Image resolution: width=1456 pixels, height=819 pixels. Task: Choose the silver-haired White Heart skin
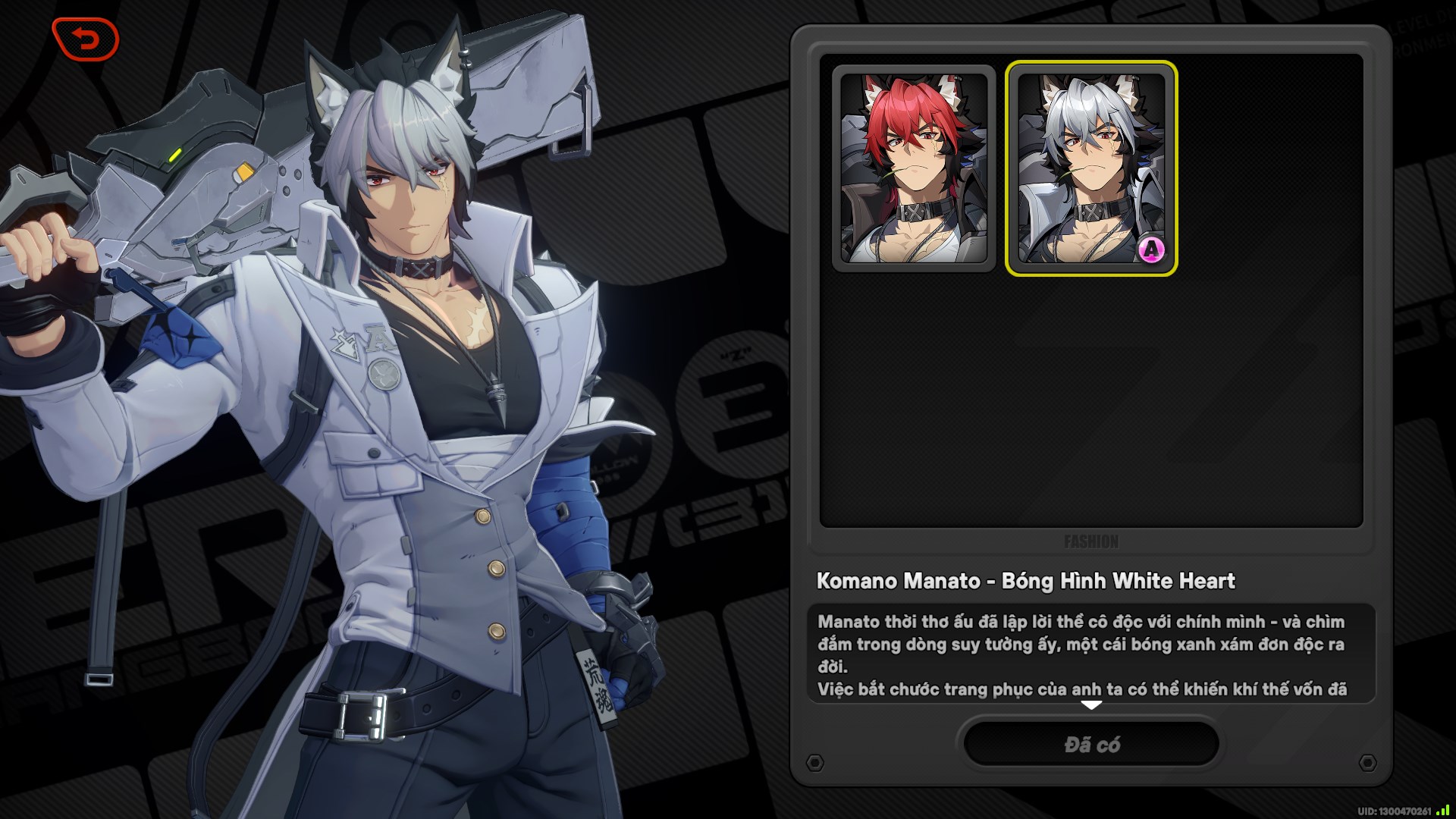(x=1090, y=168)
